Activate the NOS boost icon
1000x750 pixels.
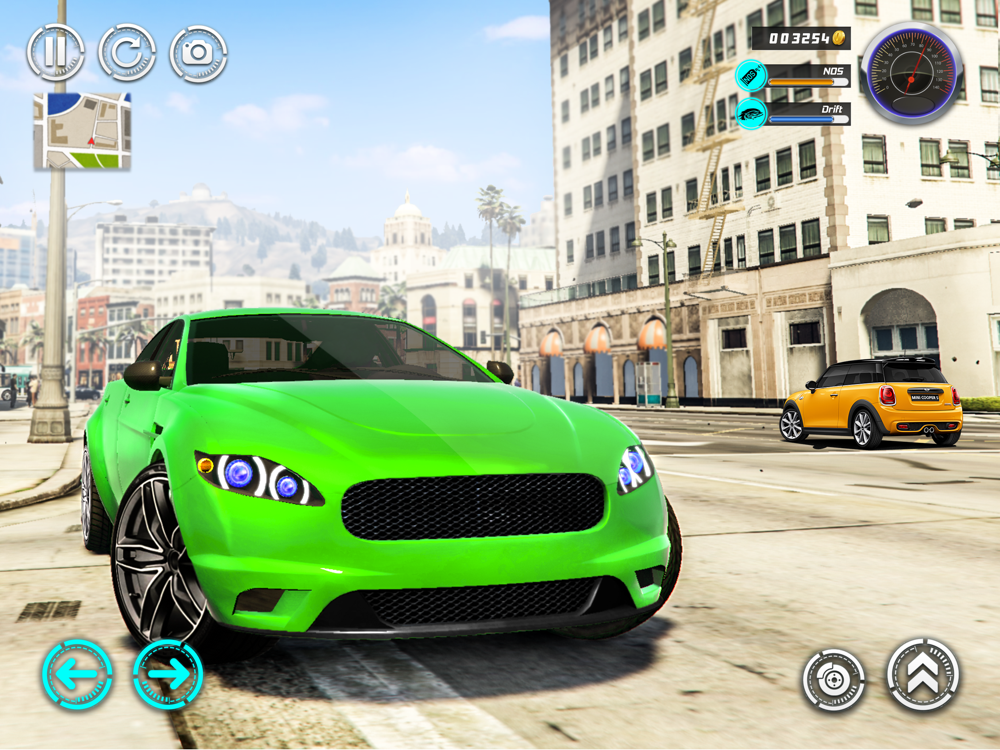(751, 76)
